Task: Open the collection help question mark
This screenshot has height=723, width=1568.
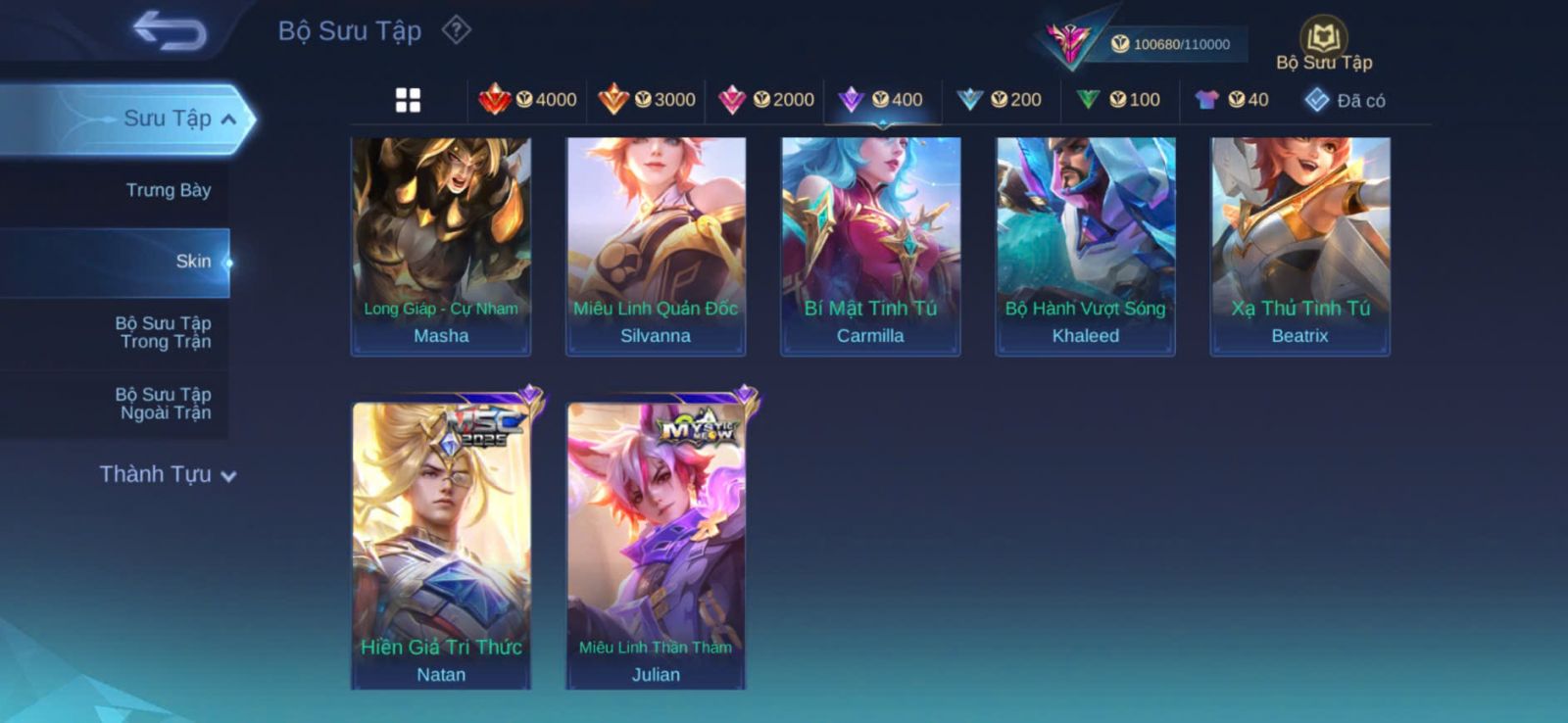Action: (x=456, y=30)
